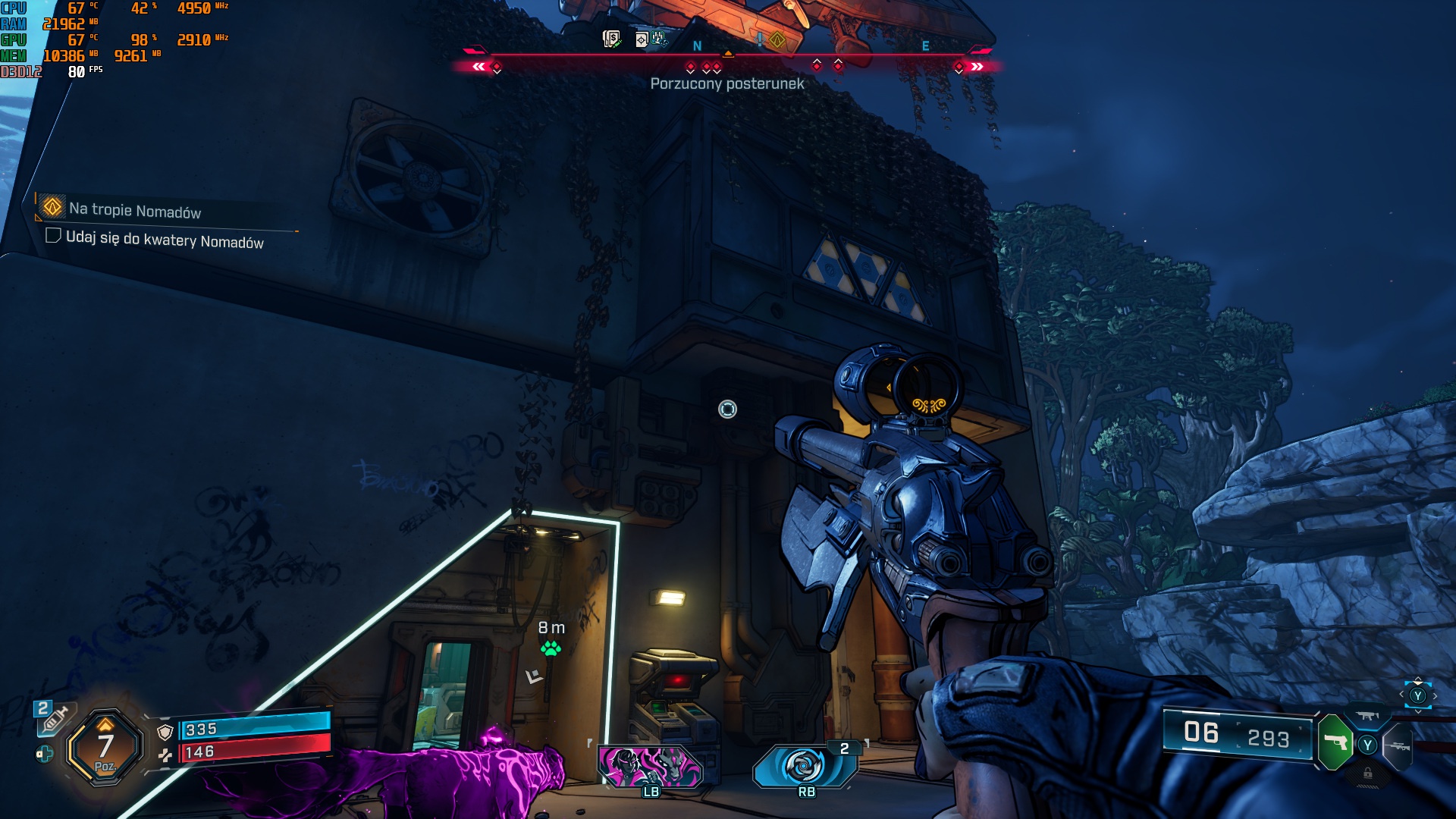Tick the 'Udaj się do kwatery Nomadów' objective box
The width and height of the screenshot is (1456, 819).
point(53,236)
